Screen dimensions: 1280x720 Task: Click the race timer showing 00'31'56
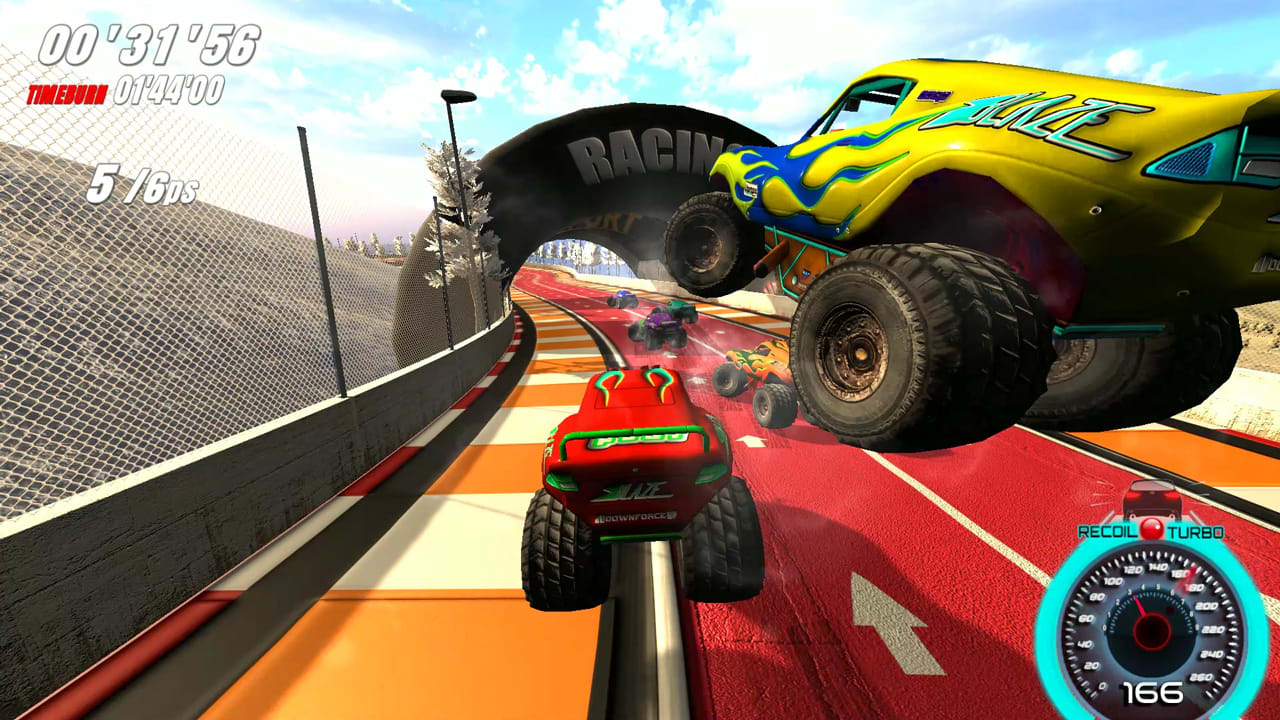147,45
